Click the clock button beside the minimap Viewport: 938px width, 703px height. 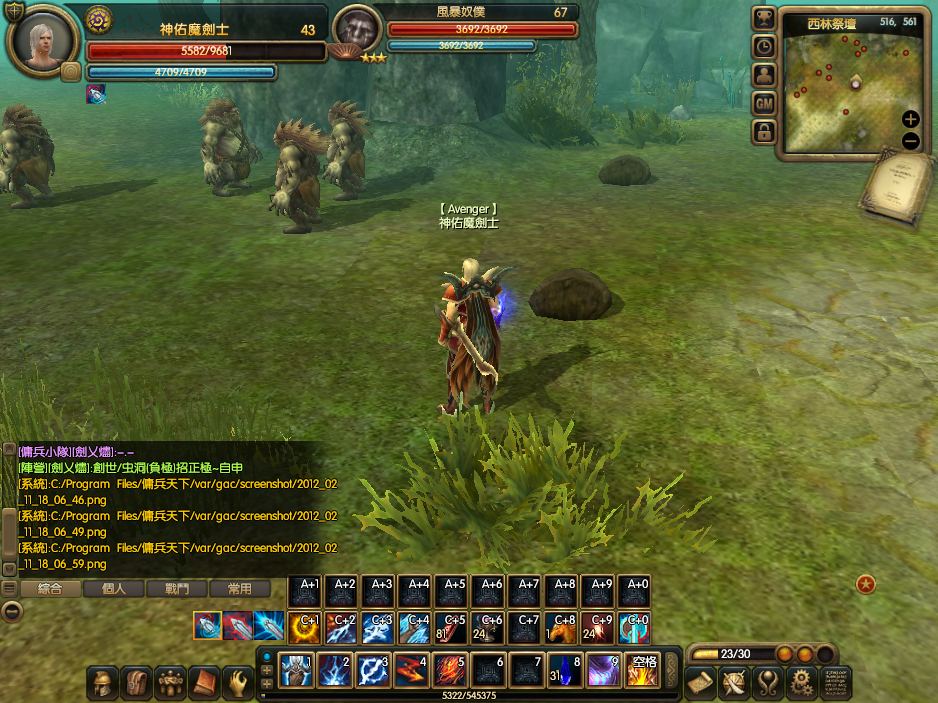click(x=764, y=47)
